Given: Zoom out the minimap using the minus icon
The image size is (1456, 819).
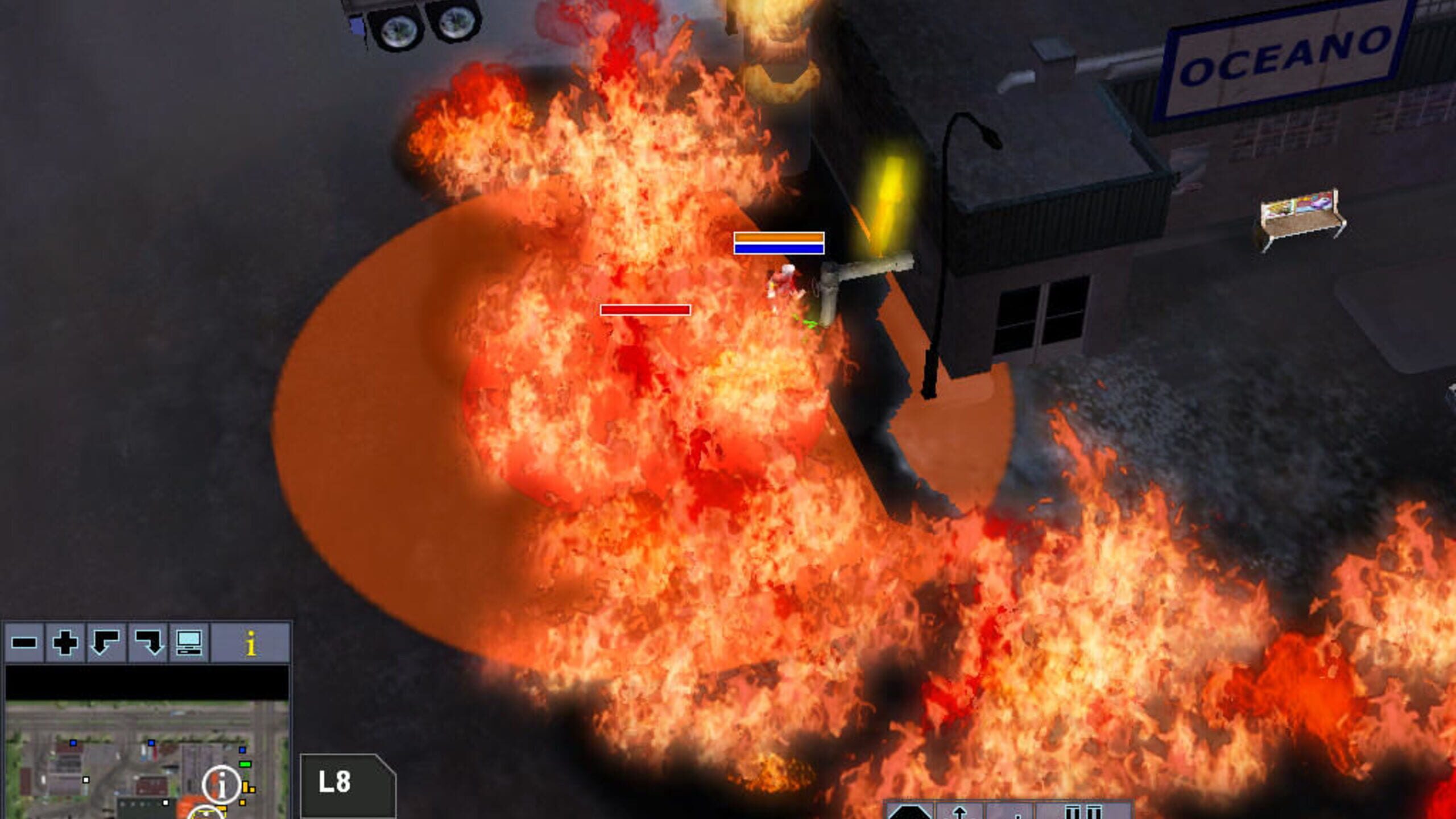Looking at the screenshot, I should click(x=23, y=641).
